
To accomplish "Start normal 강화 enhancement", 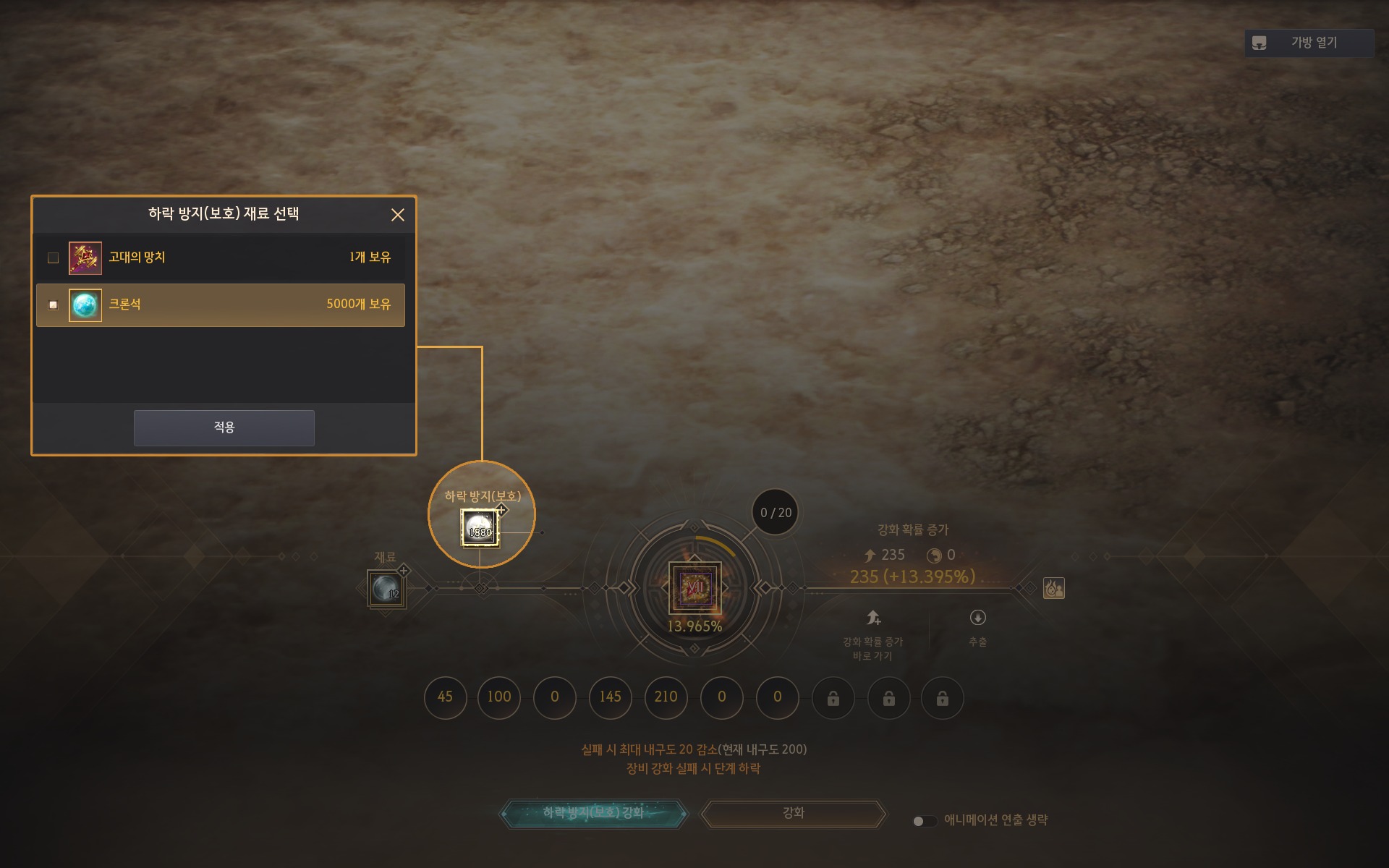I will pos(794,813).
